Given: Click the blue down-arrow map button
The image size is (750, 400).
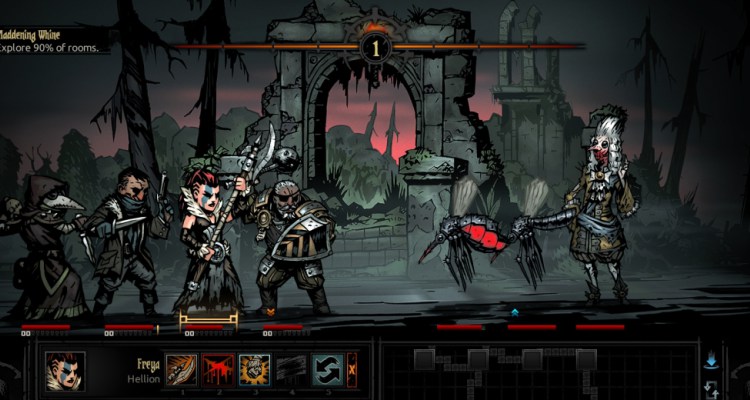Looking at the screenshot, I should 711,359.
